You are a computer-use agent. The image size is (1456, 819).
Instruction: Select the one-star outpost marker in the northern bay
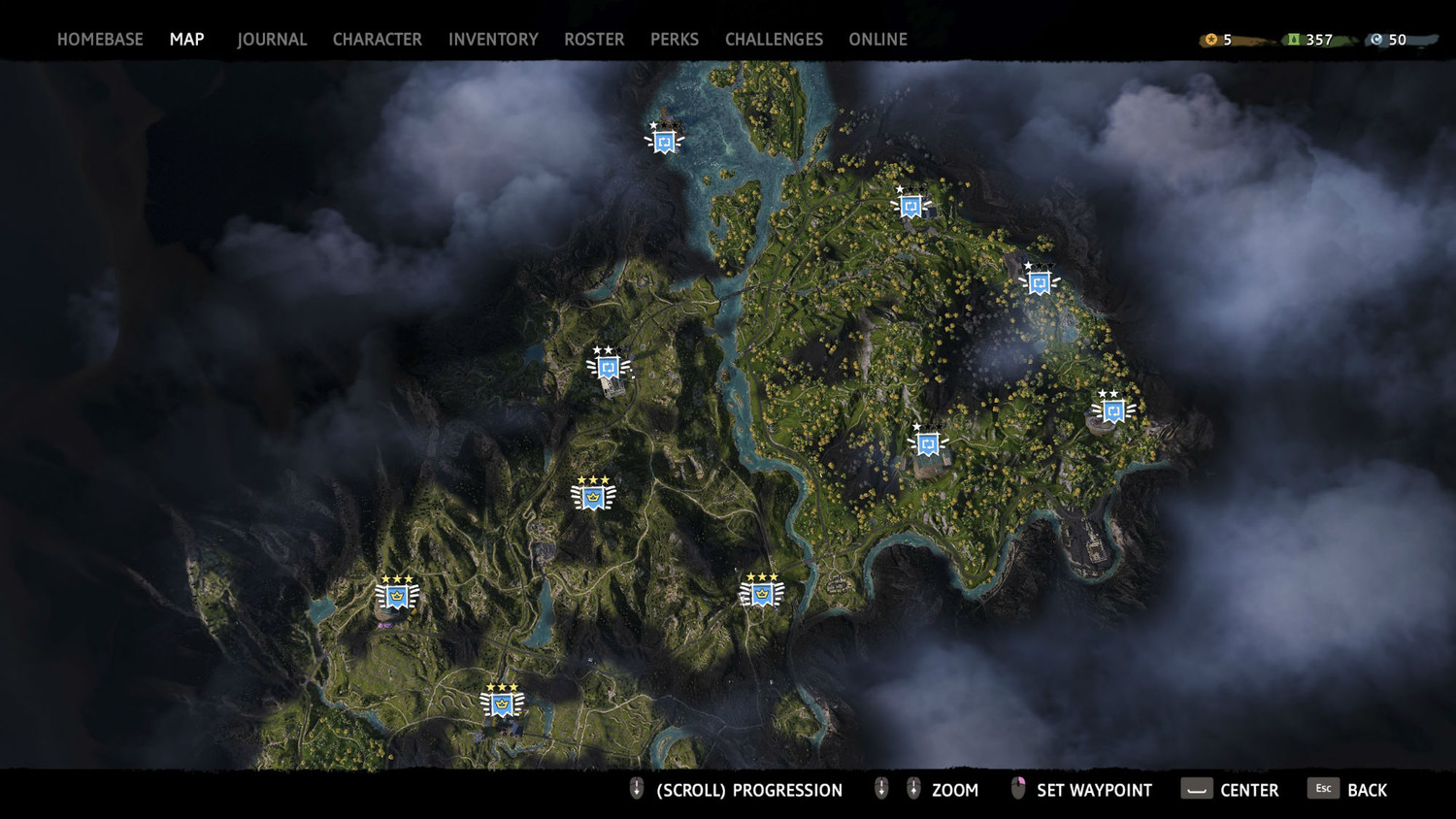point(664,142)
